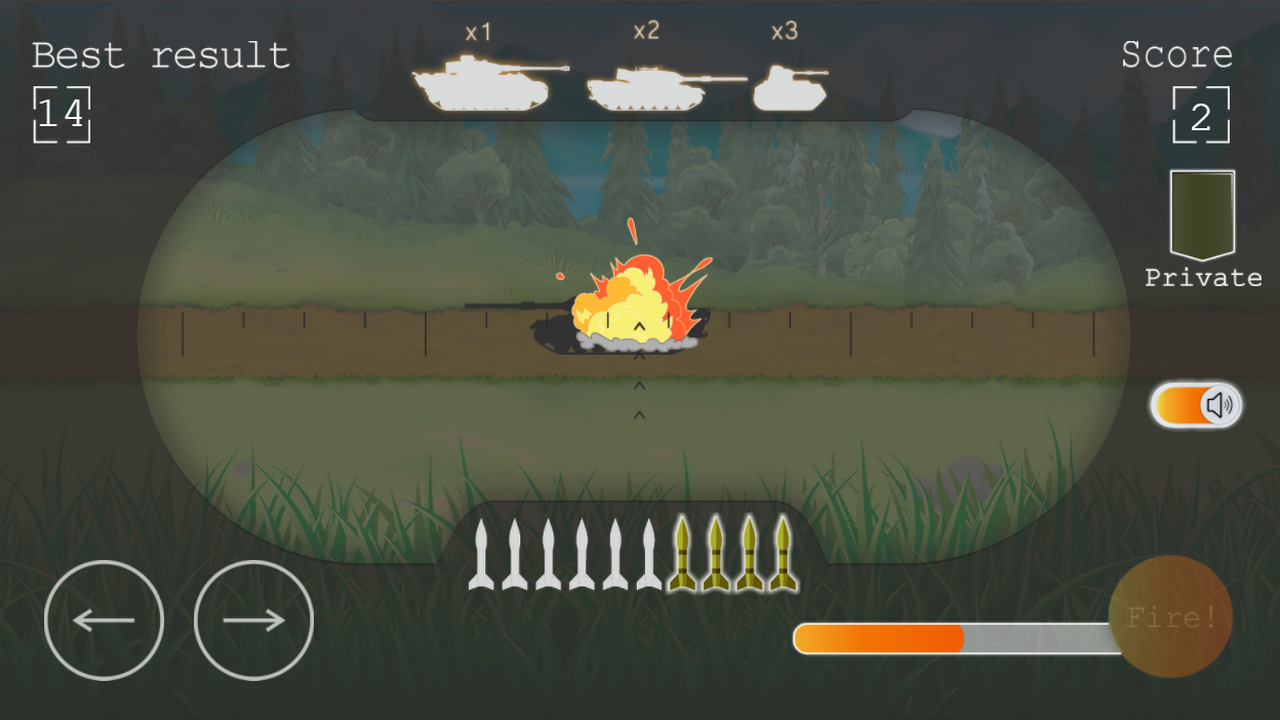
Task: Click the right arrow movement button
Action: [253, 619]
